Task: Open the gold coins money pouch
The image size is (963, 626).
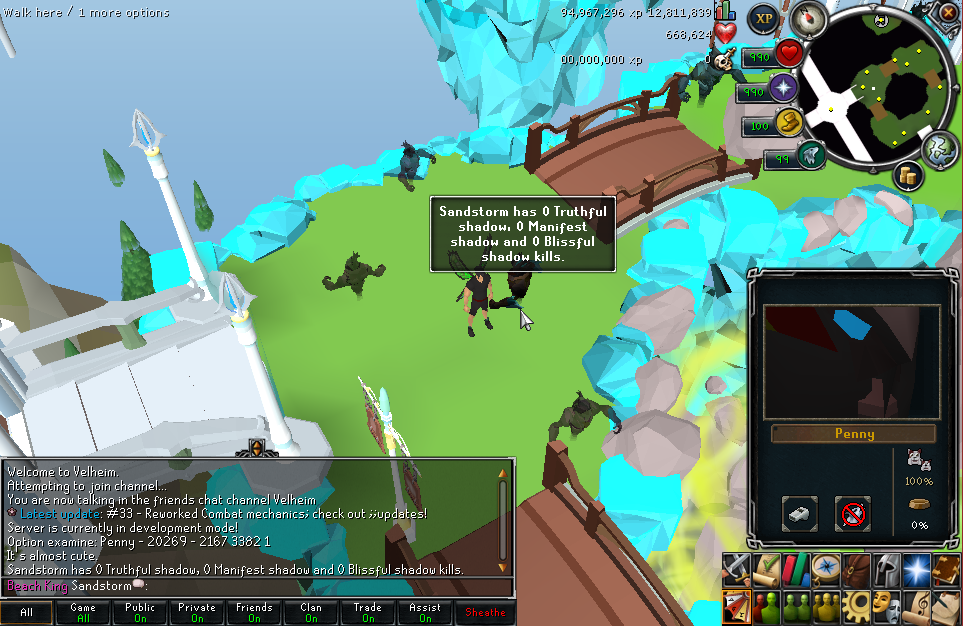Action: (909, 175)
